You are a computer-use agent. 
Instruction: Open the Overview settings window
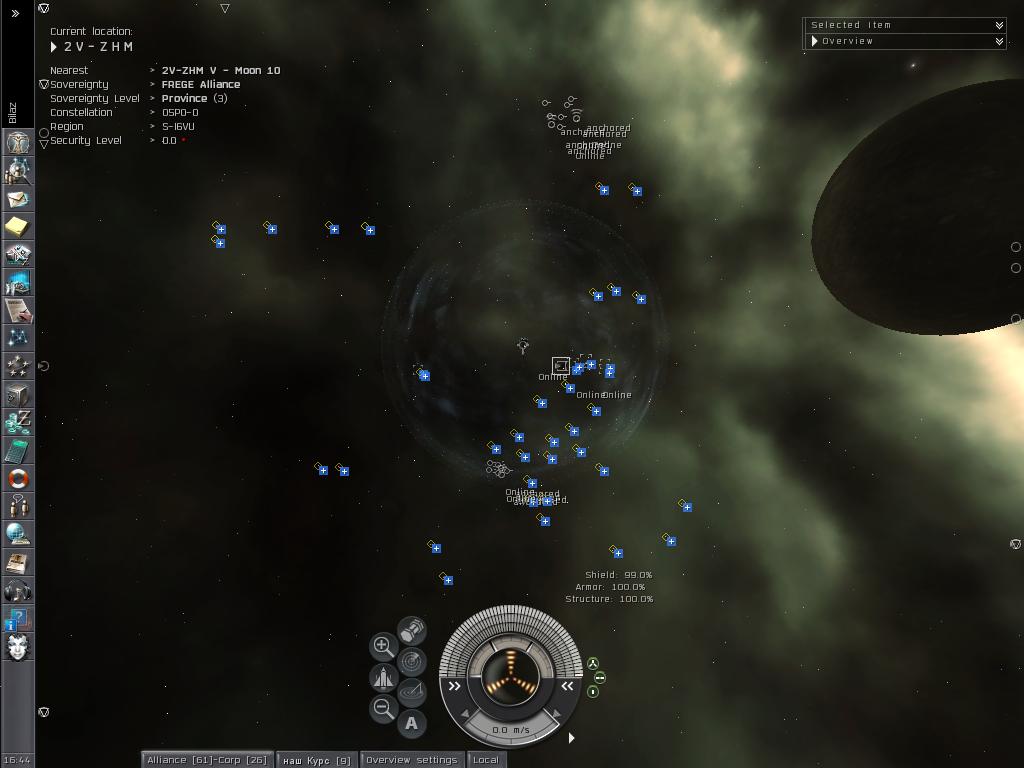[x=411, y=760]
